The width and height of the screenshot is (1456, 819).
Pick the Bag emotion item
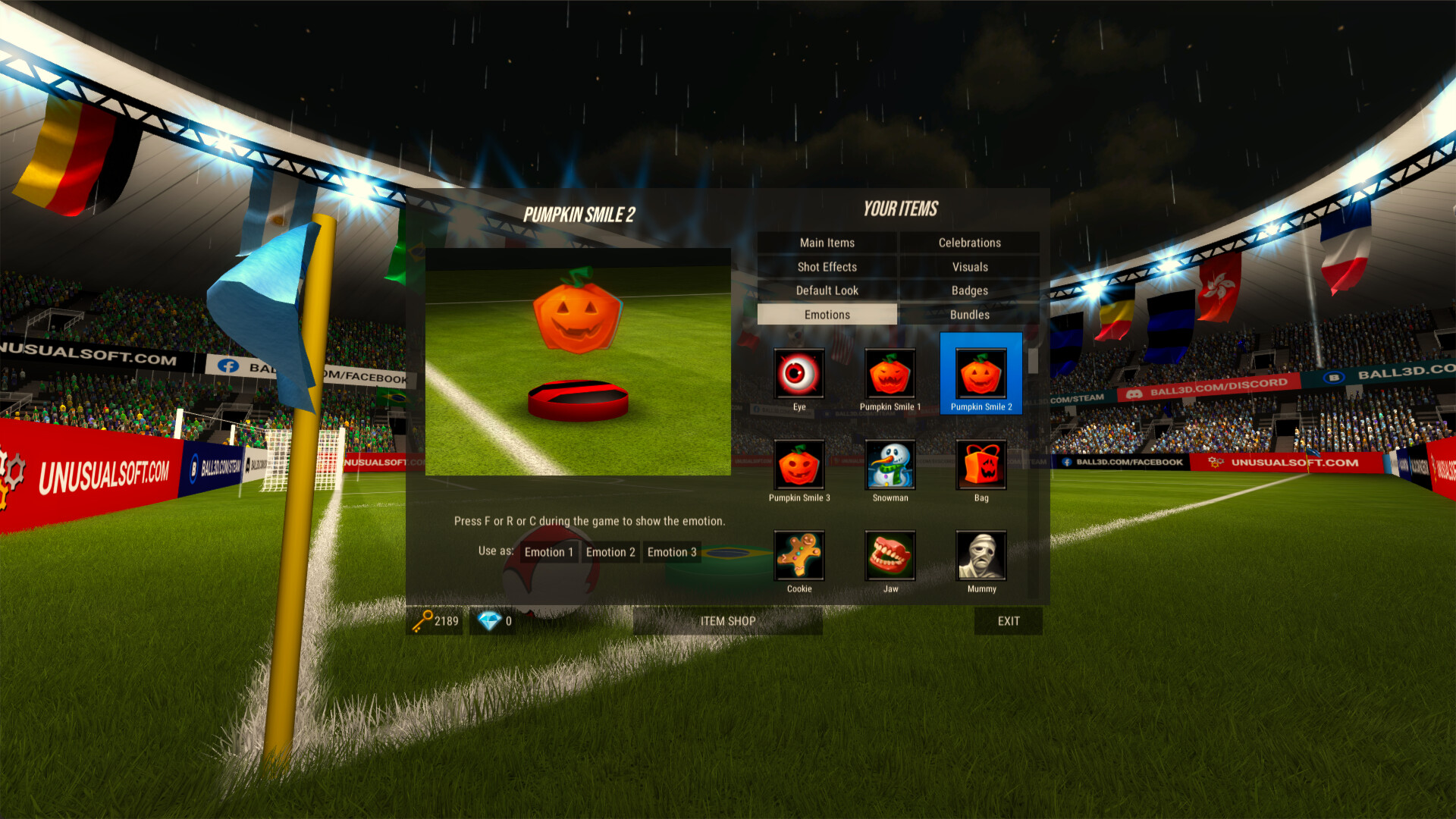[981, 465]
